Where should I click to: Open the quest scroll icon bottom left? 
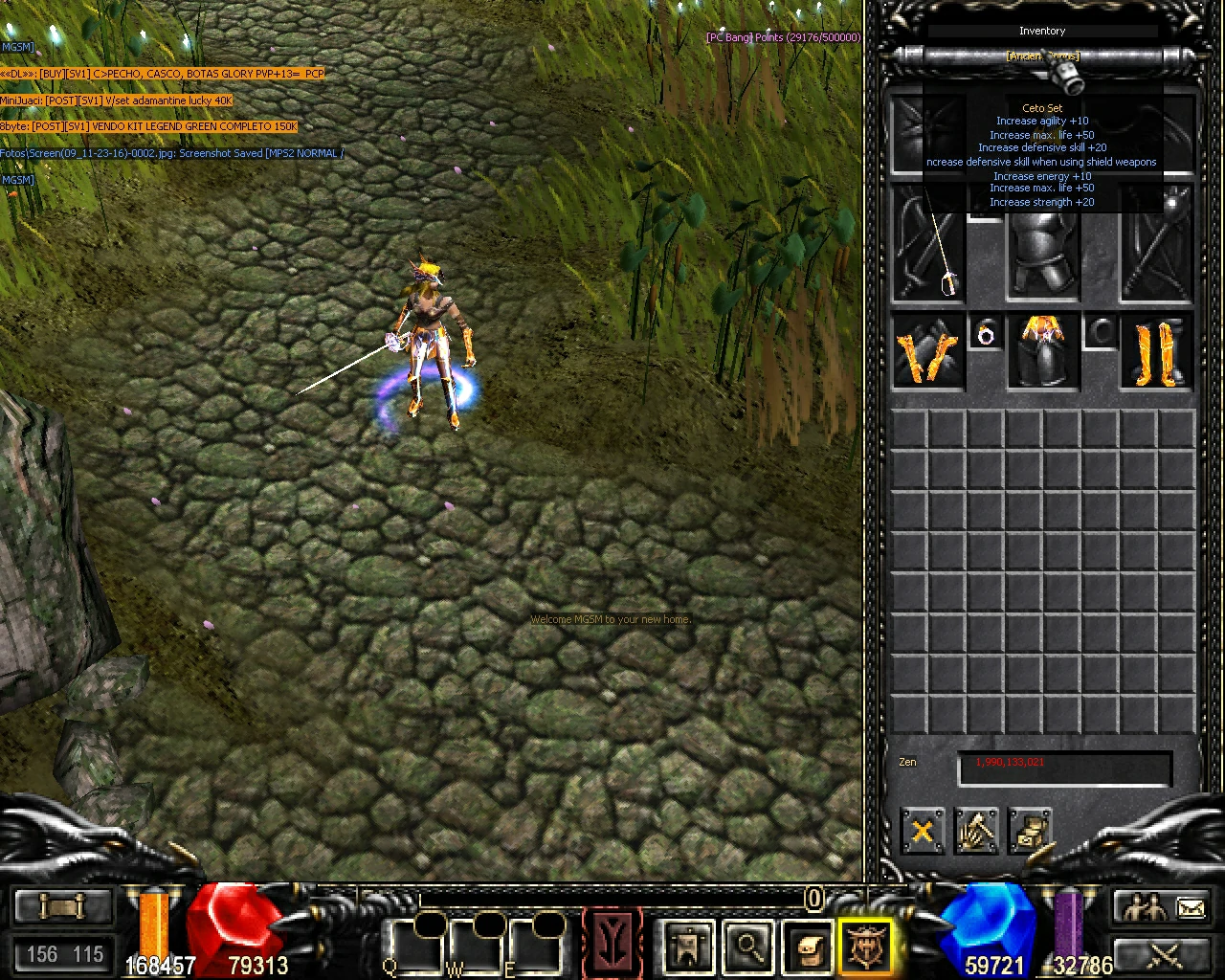(x=62, y=904)
